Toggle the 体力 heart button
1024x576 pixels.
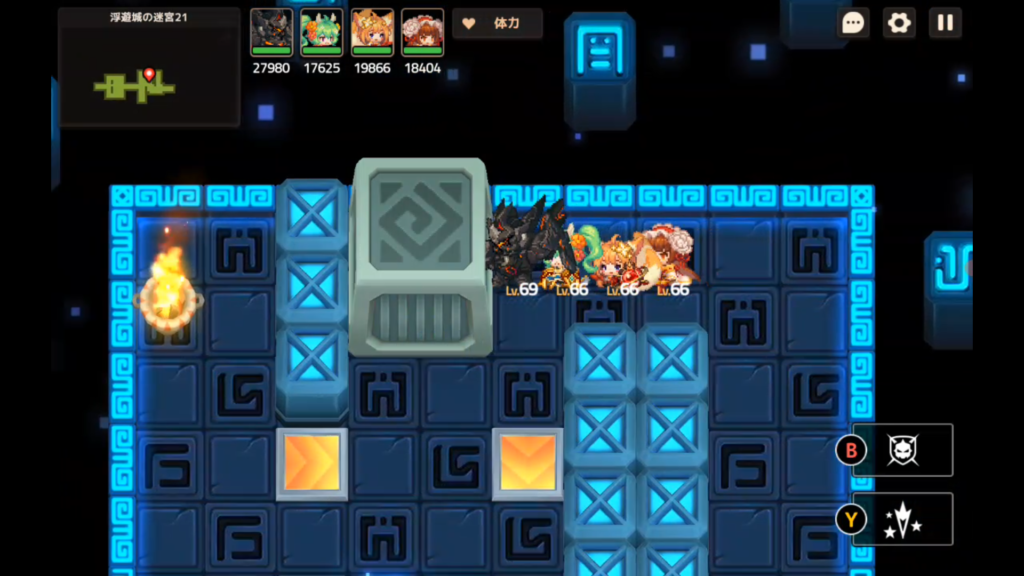497,23
